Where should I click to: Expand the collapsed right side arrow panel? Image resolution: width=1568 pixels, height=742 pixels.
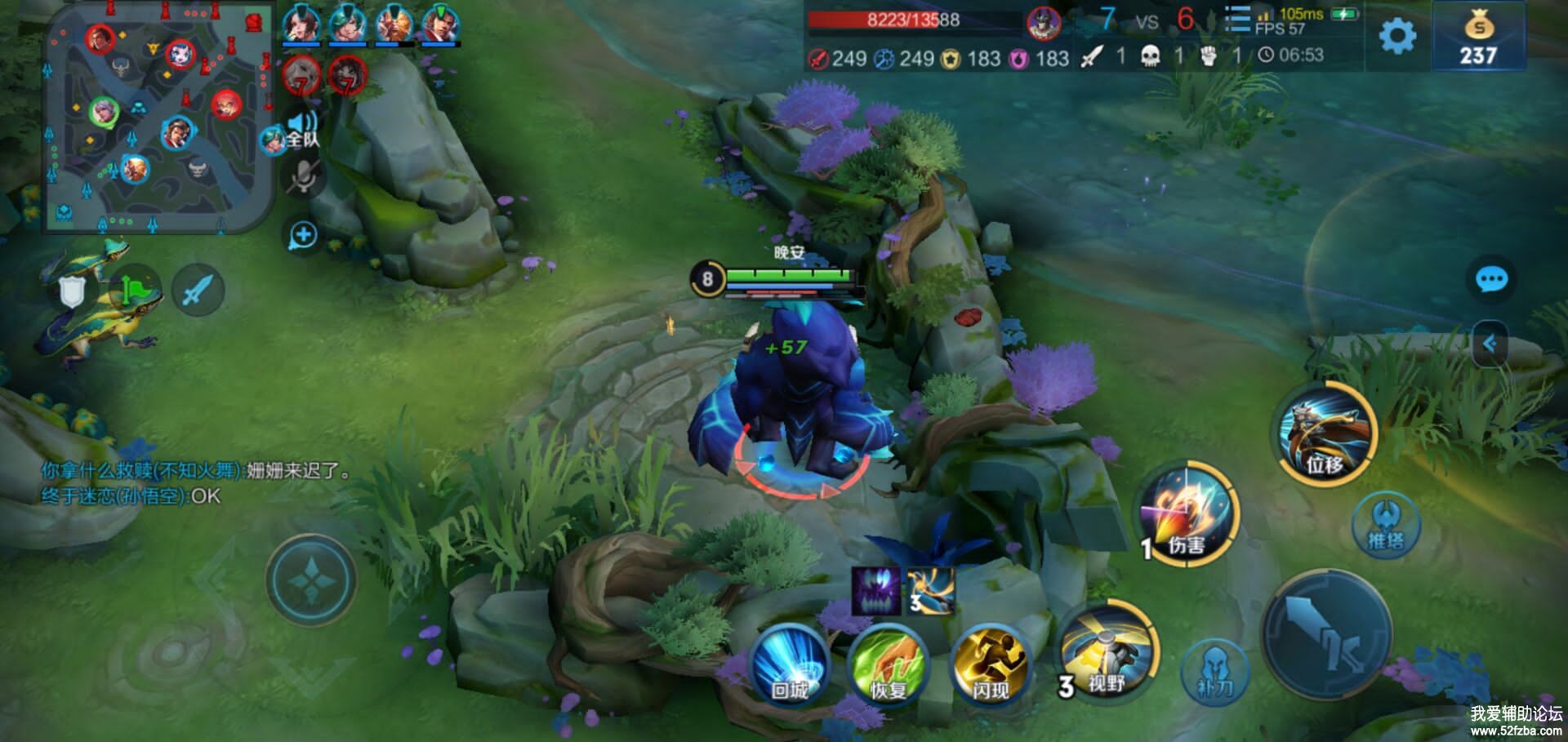click(1490, 344)
